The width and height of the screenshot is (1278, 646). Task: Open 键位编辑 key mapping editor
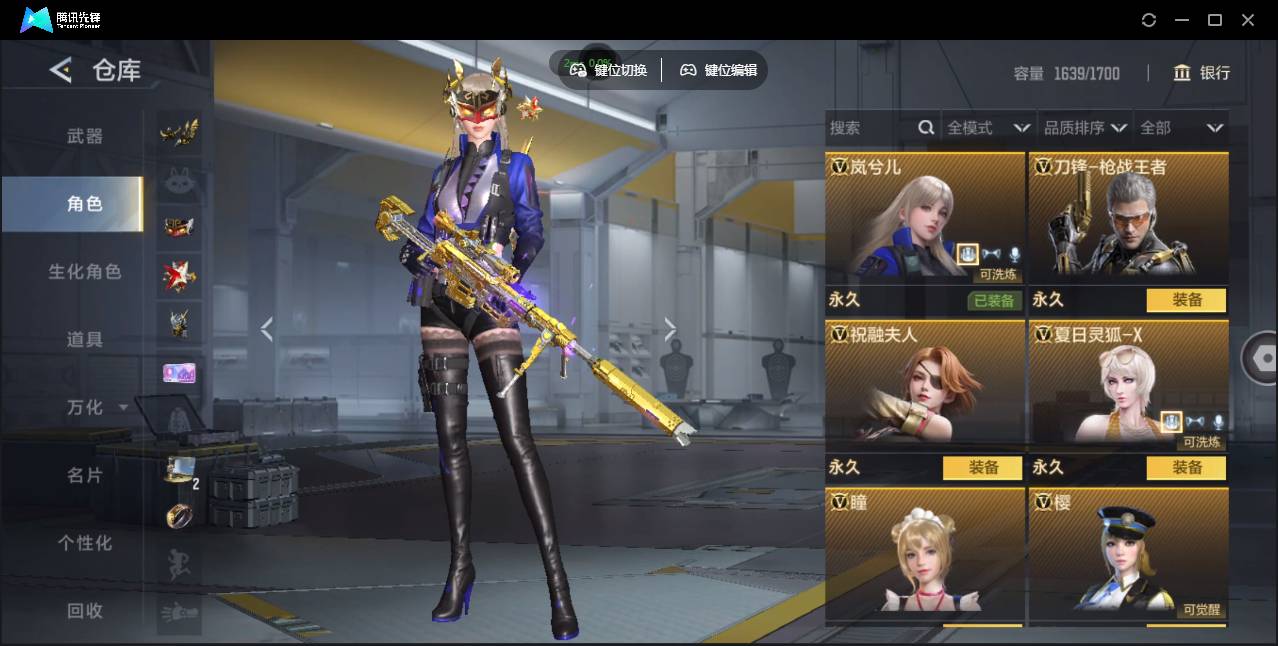(x=718, y=70)
